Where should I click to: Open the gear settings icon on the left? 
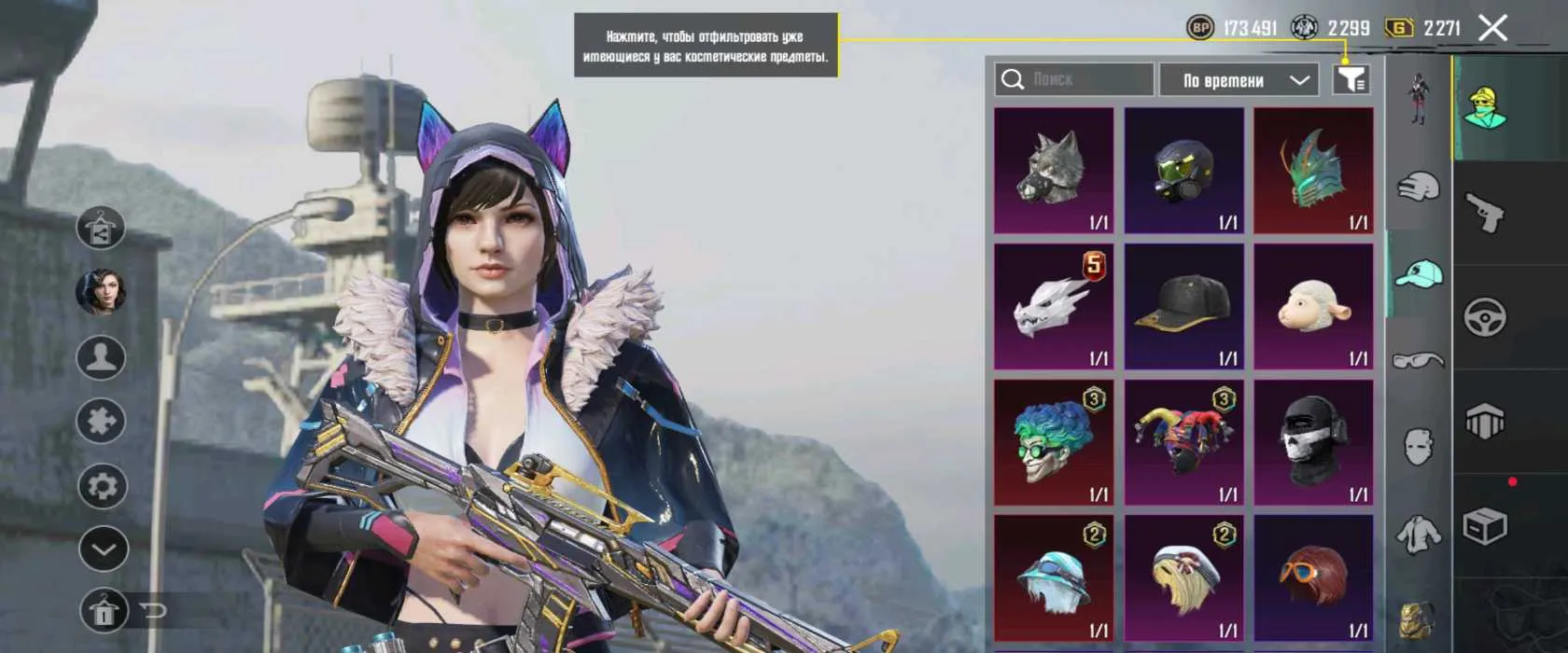102,486
